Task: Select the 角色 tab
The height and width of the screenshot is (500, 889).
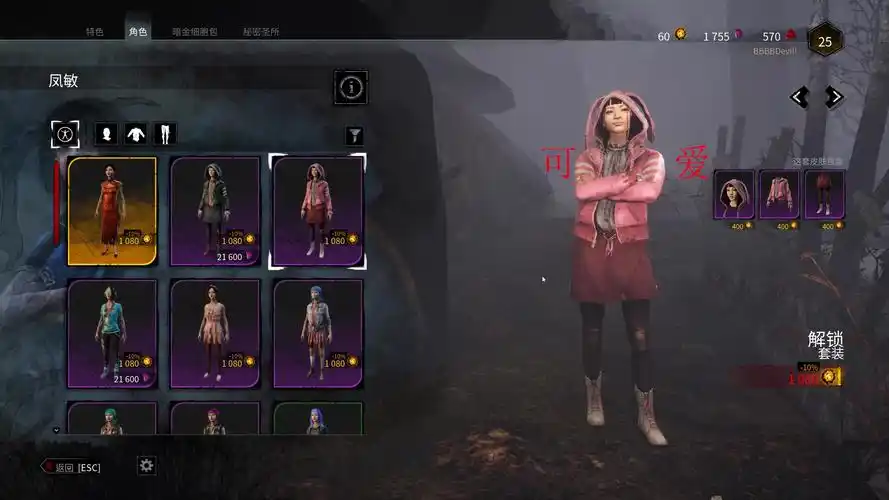Action: coord(138,32)
